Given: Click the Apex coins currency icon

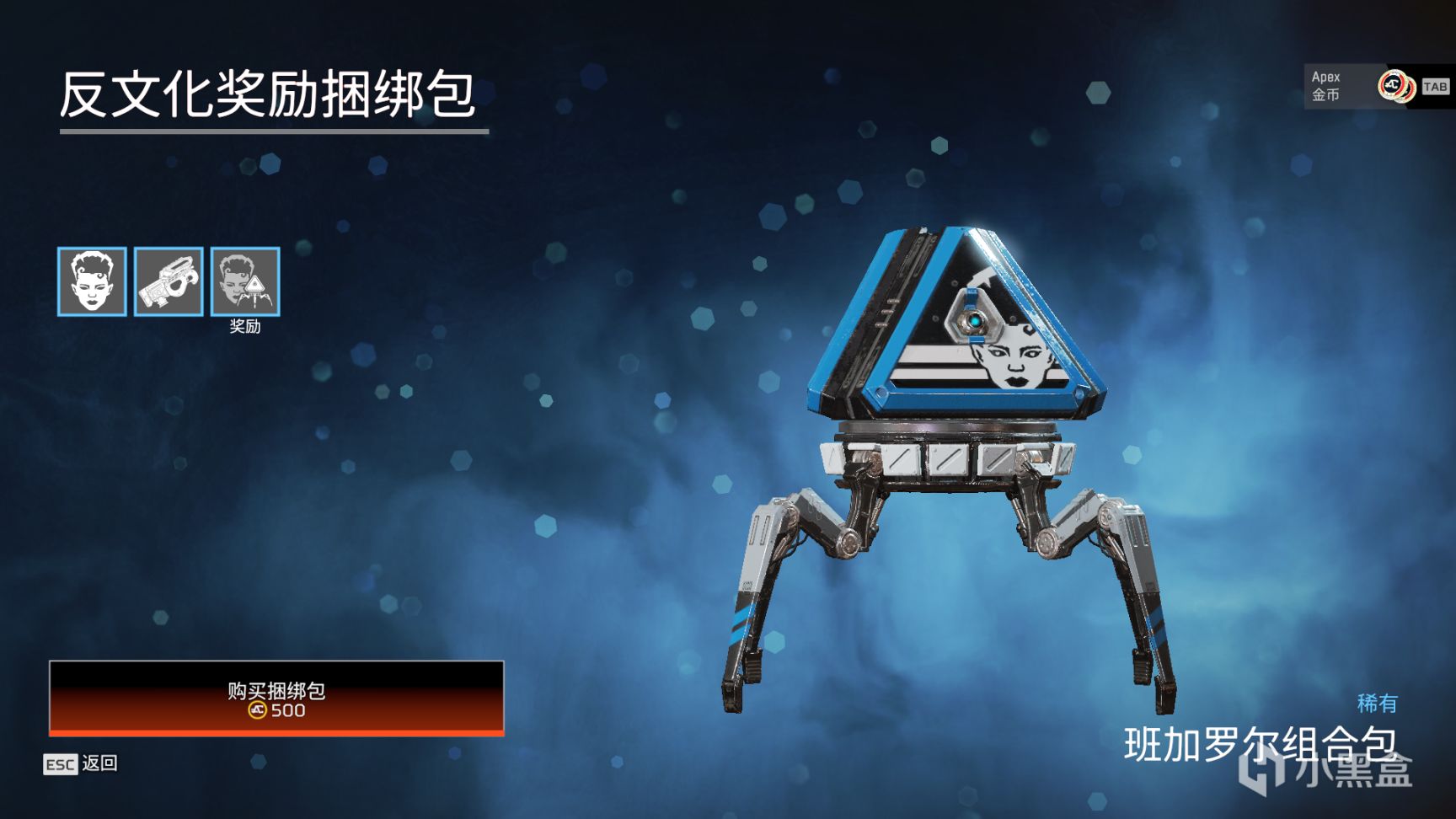Looking at the screenshot, I should [1394, 87].
